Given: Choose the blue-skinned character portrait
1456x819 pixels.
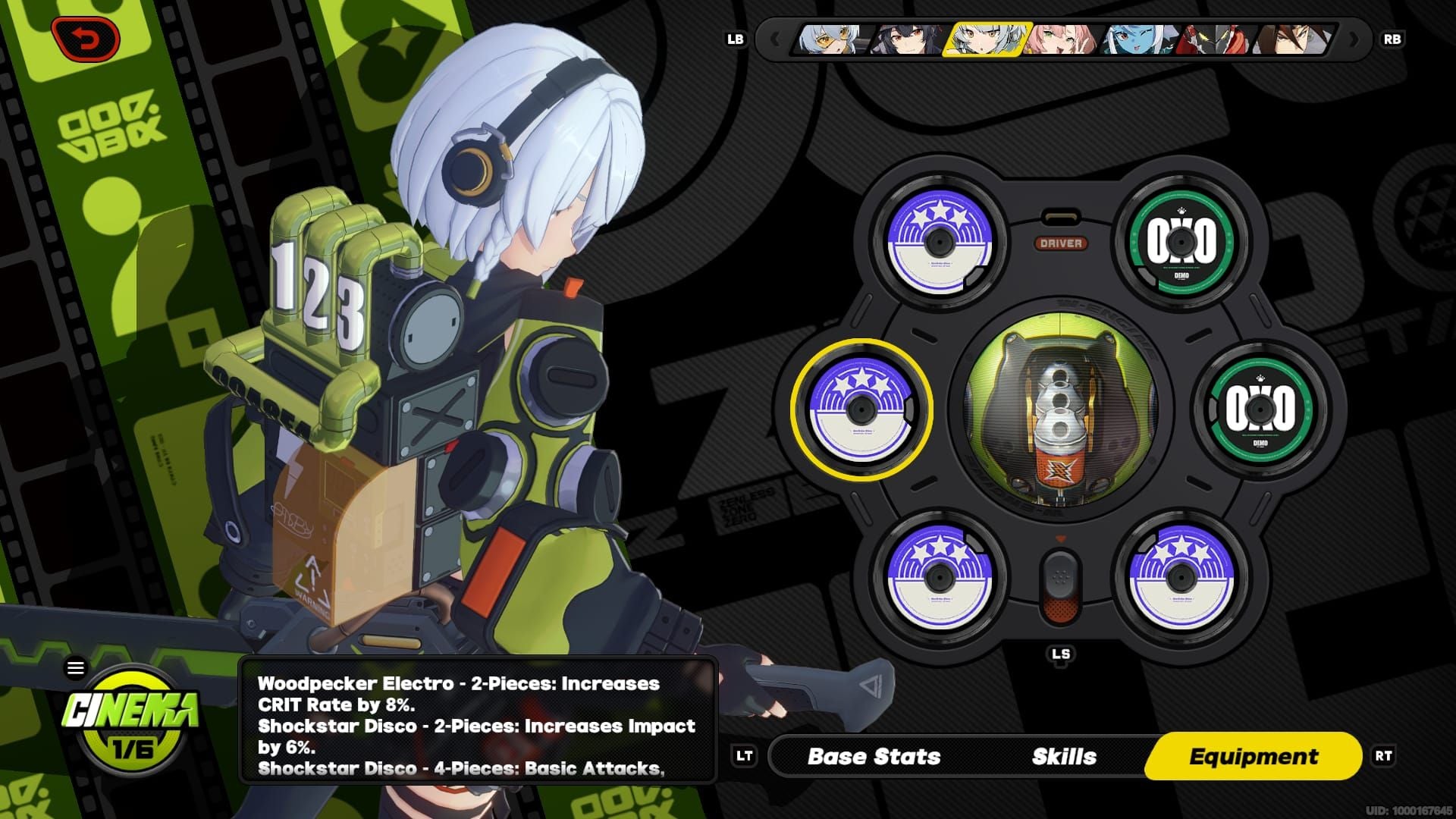Looking at the screenshot, I should point(1139,39).
